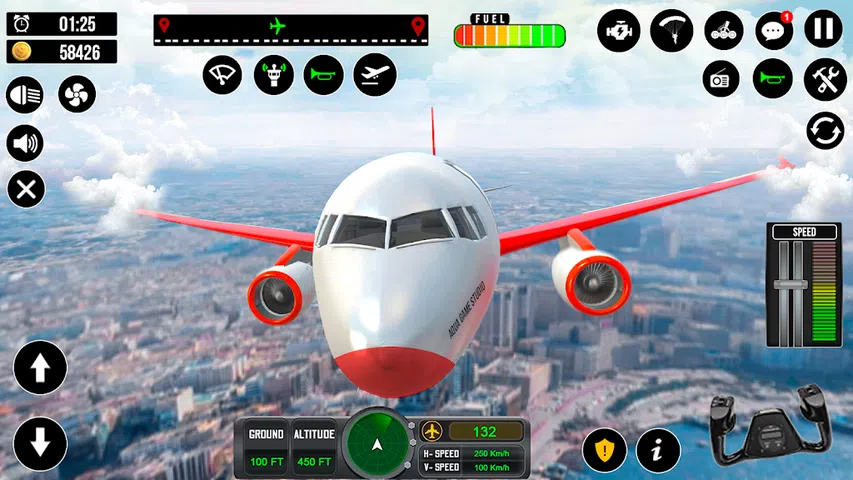Turn on the radio icon
853x480 pixels.
[721, 78]
